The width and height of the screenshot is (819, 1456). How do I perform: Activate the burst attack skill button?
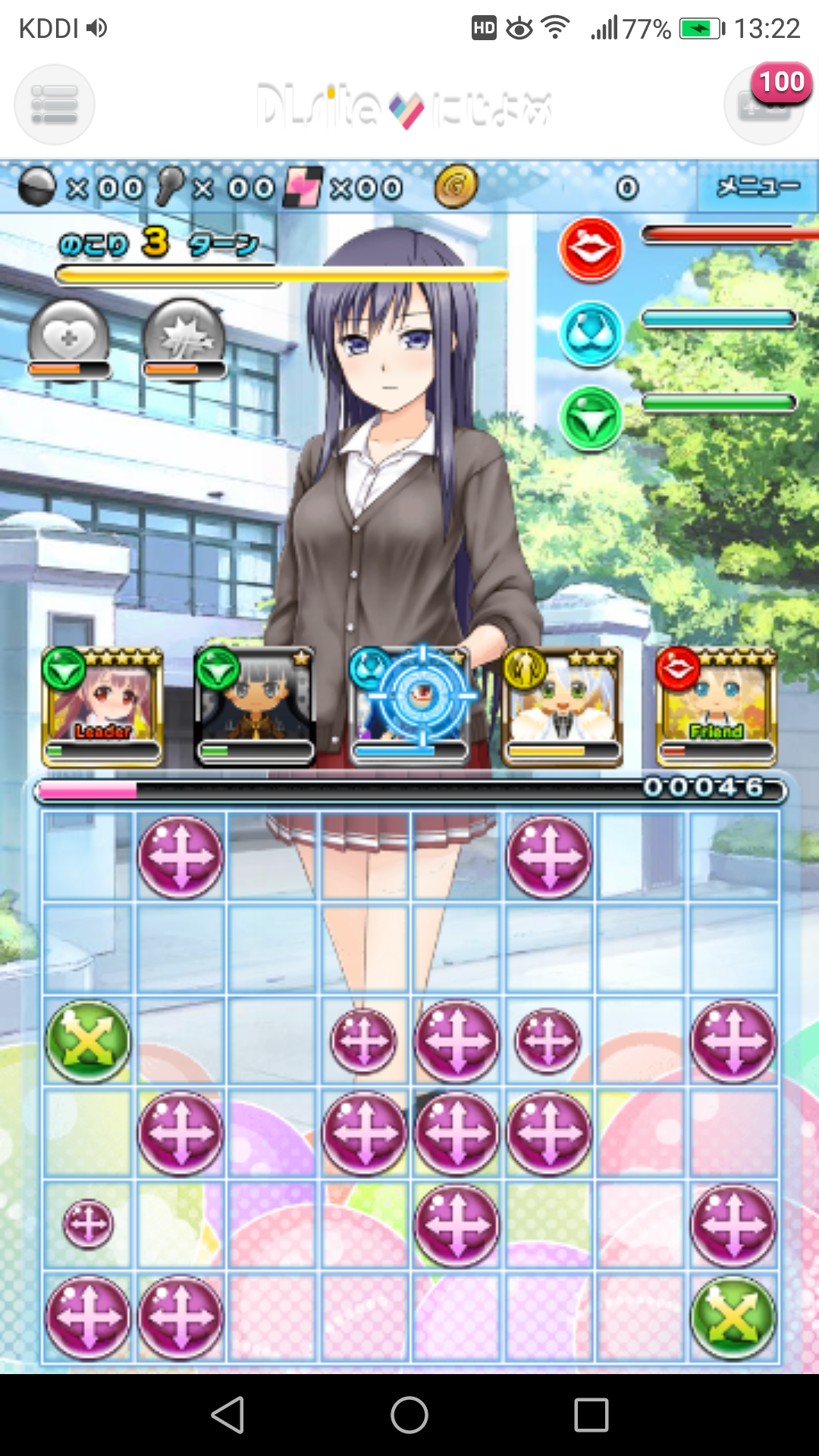click(184, 339)
